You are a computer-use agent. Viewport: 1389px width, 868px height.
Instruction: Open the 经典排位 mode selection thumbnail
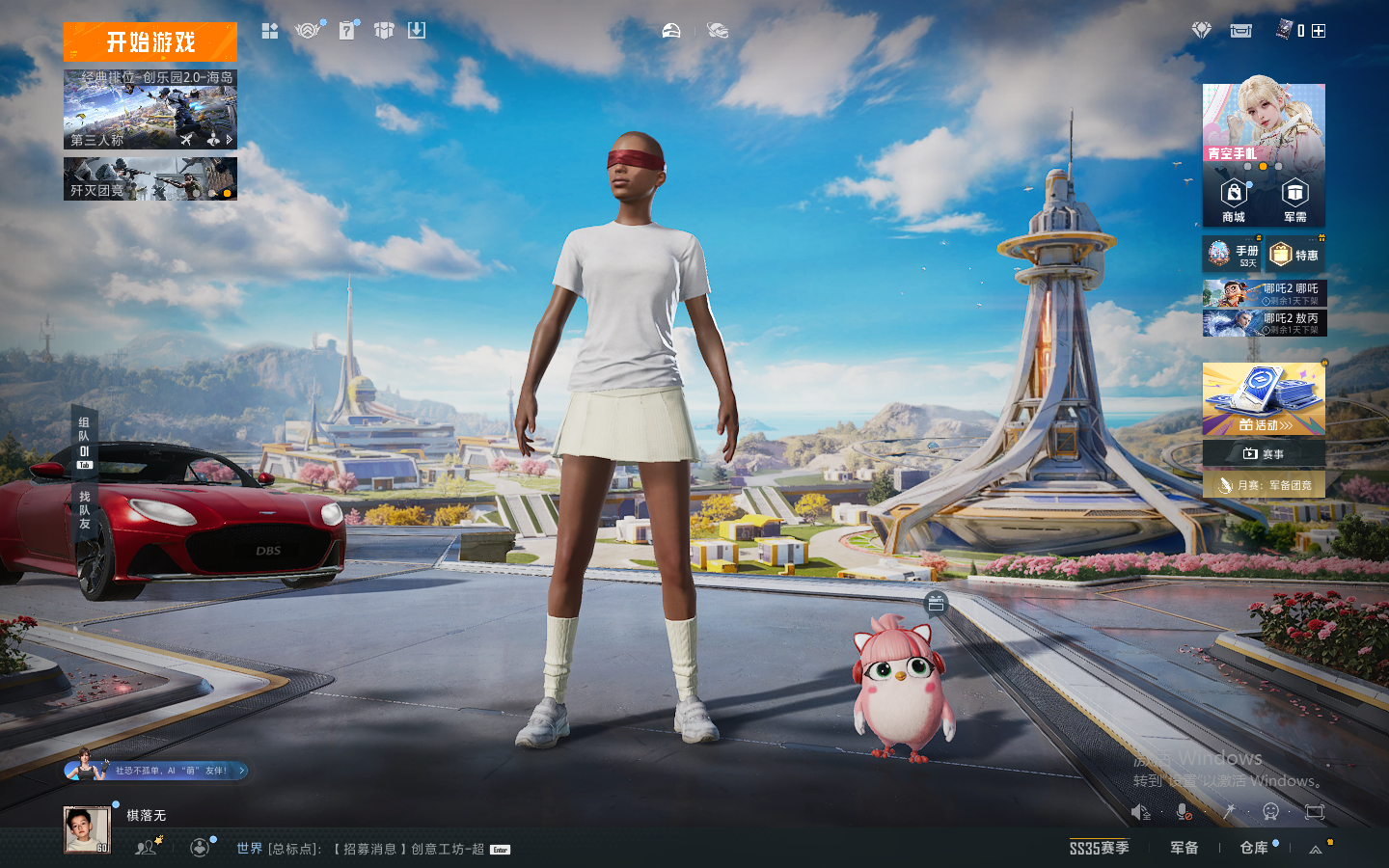coord(150,109)
